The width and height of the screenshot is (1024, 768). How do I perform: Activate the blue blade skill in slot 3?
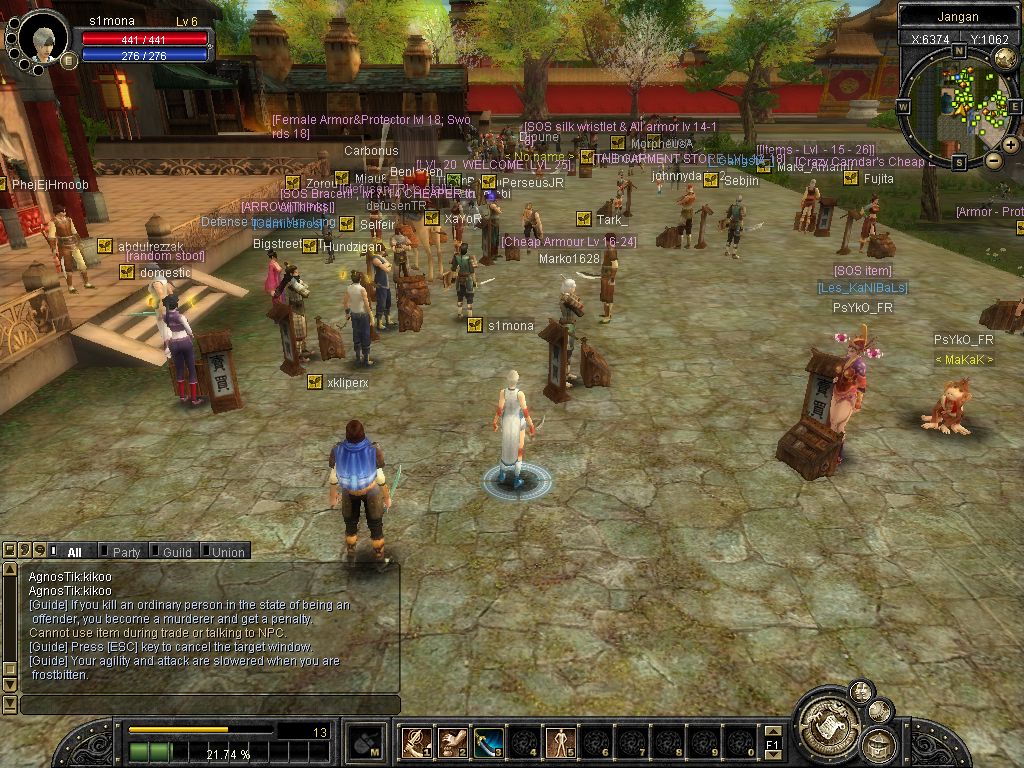[x=488, y=741]
